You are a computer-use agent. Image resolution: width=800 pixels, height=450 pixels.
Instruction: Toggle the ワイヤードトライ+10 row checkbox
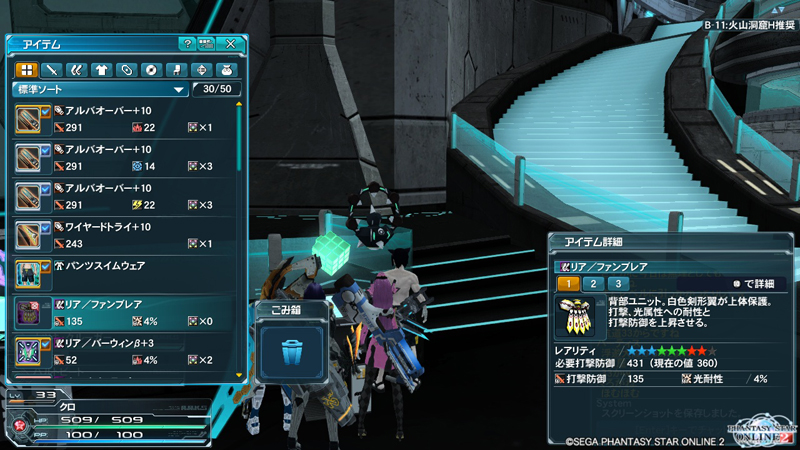(x=45, y=227)
